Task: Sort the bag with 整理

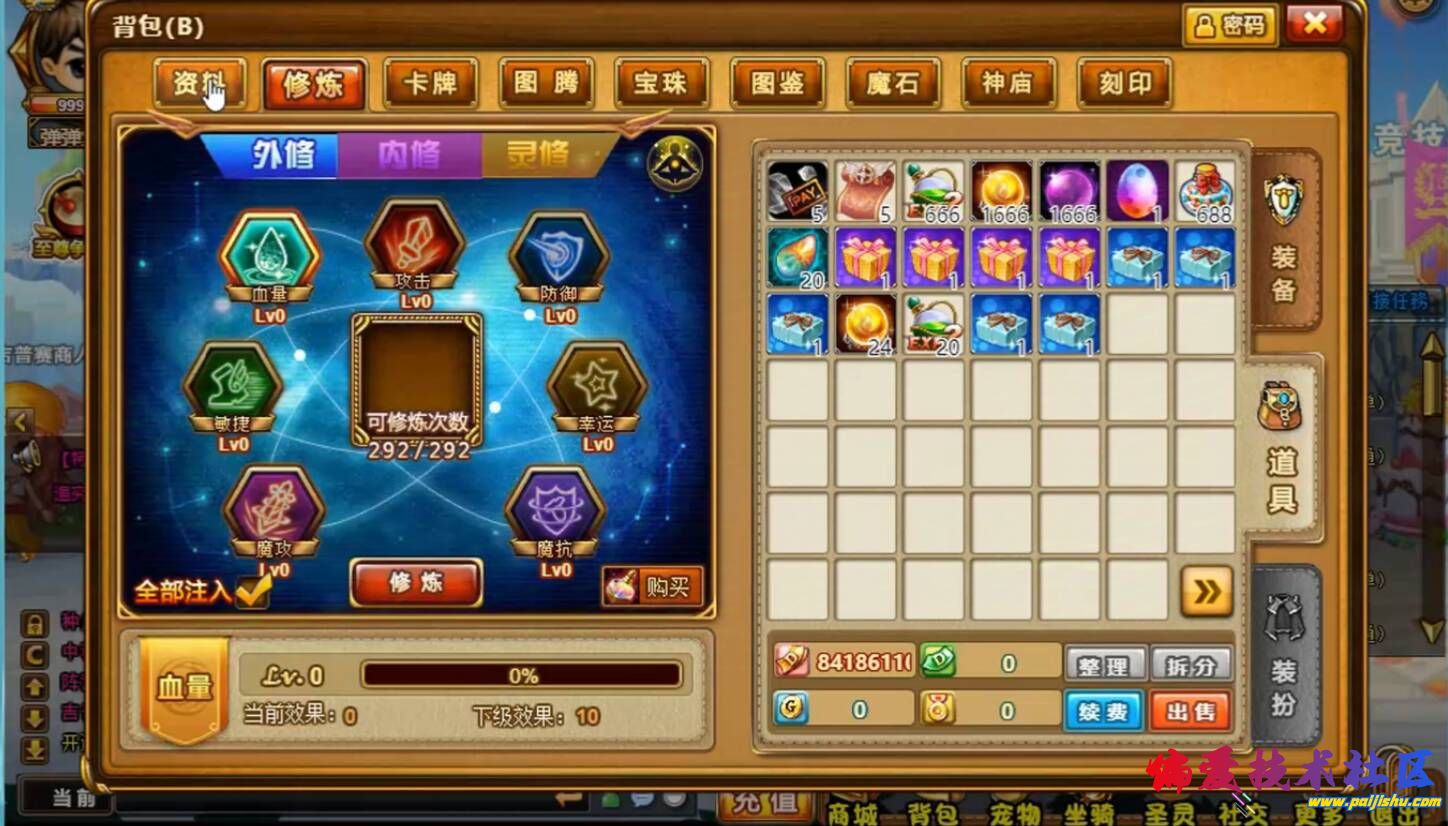Action: (1103, 665)
